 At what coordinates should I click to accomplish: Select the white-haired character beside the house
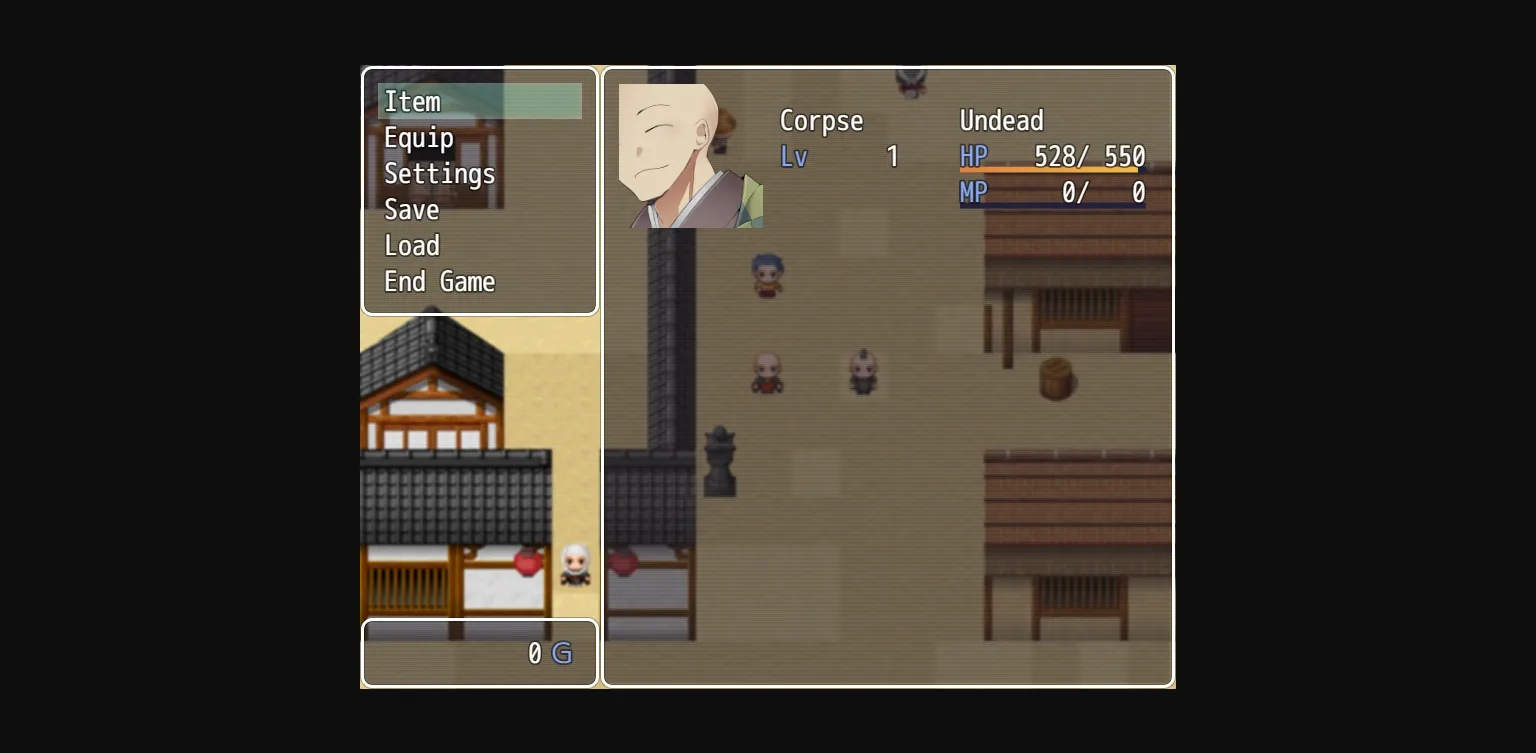[575, 566]
